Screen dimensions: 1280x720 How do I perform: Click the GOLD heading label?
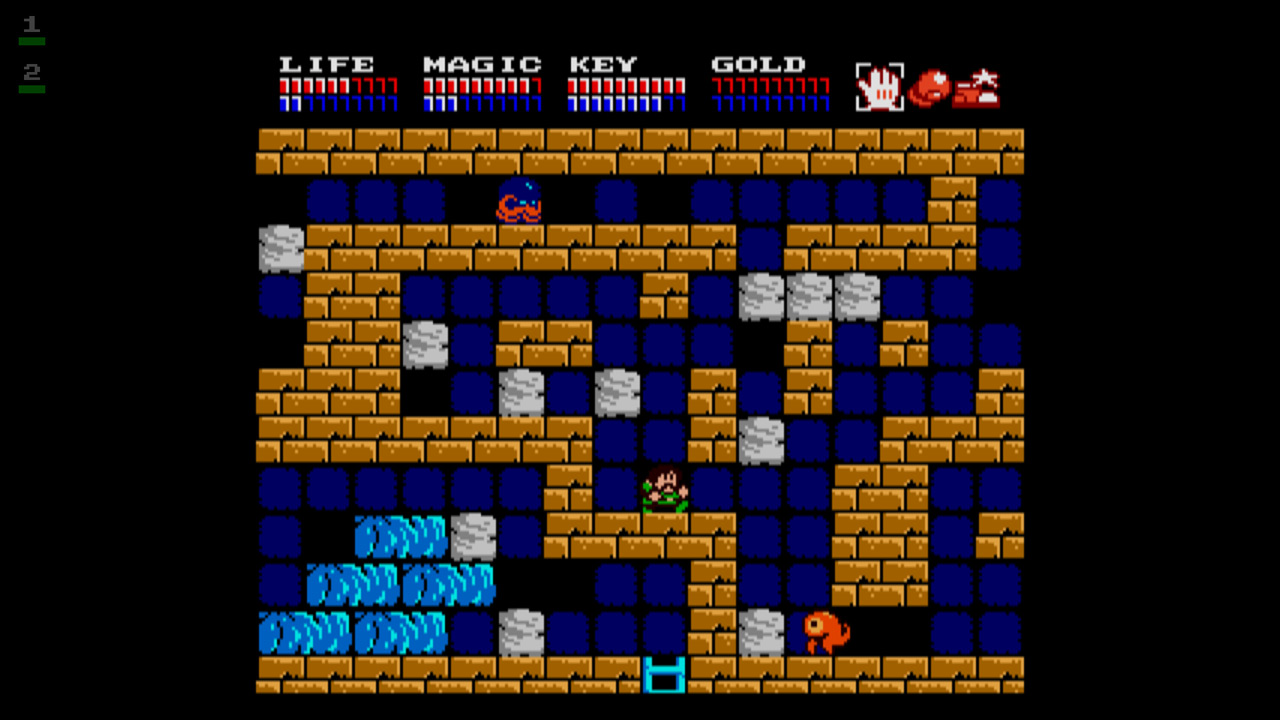[757, 63]
